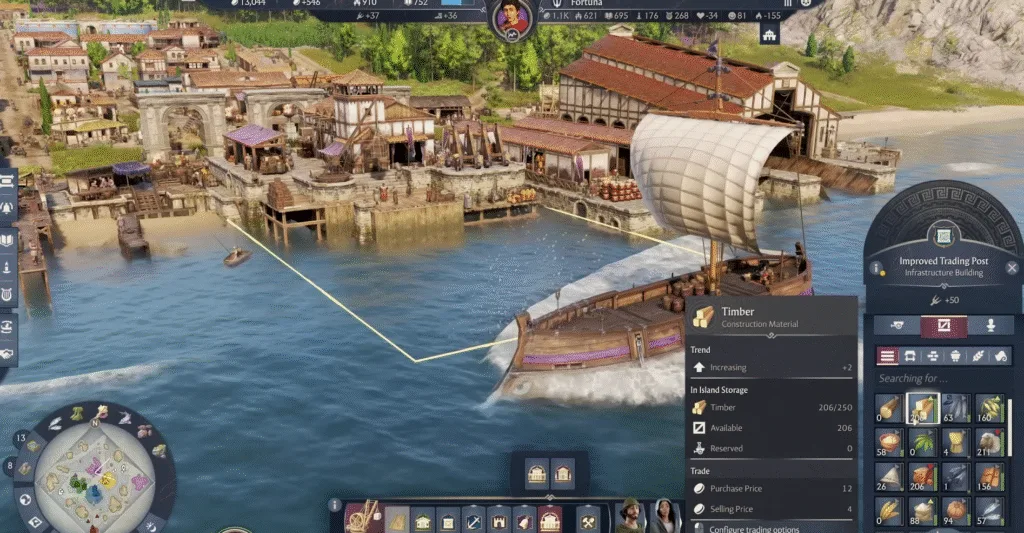Choose the sheep wool goods slot
This screenshot has height=533, width=1024.
click(989, 443)
